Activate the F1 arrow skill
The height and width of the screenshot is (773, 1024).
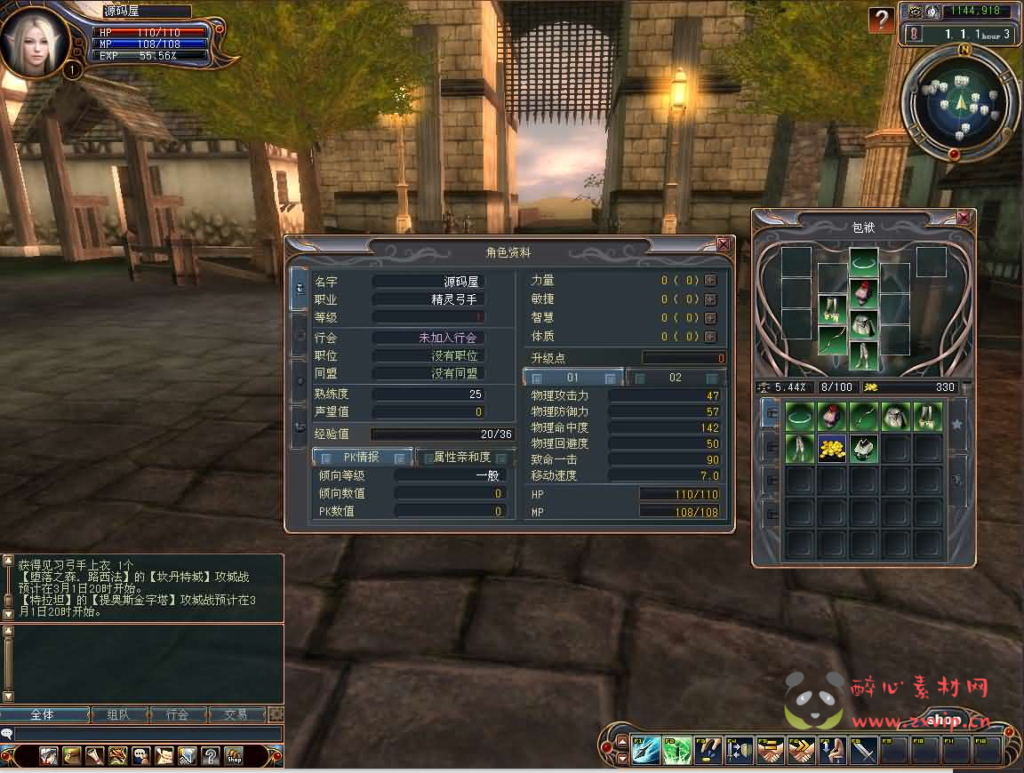(x=645, y=750)
